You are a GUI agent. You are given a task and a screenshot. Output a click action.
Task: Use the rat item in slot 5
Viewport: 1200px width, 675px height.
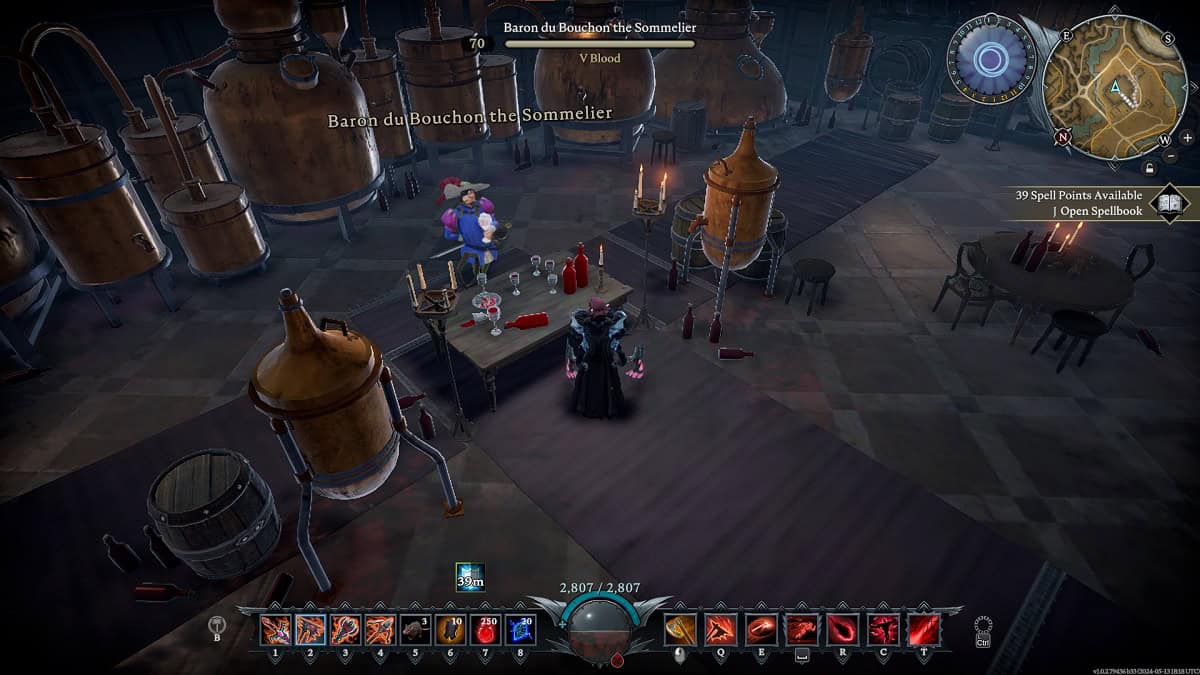tap(415, 629)
